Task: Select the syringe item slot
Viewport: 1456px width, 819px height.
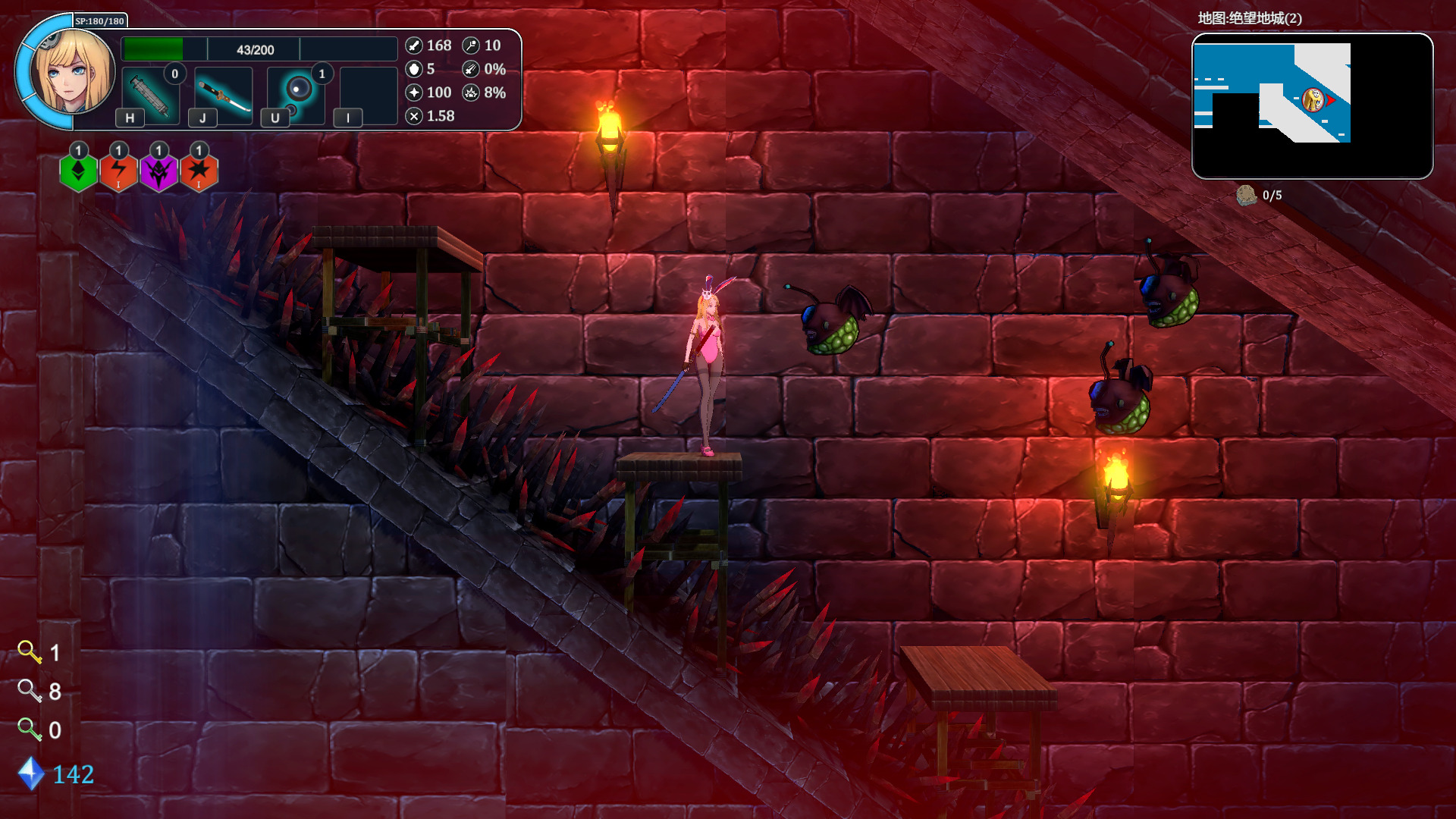Action: coord(150,95)
